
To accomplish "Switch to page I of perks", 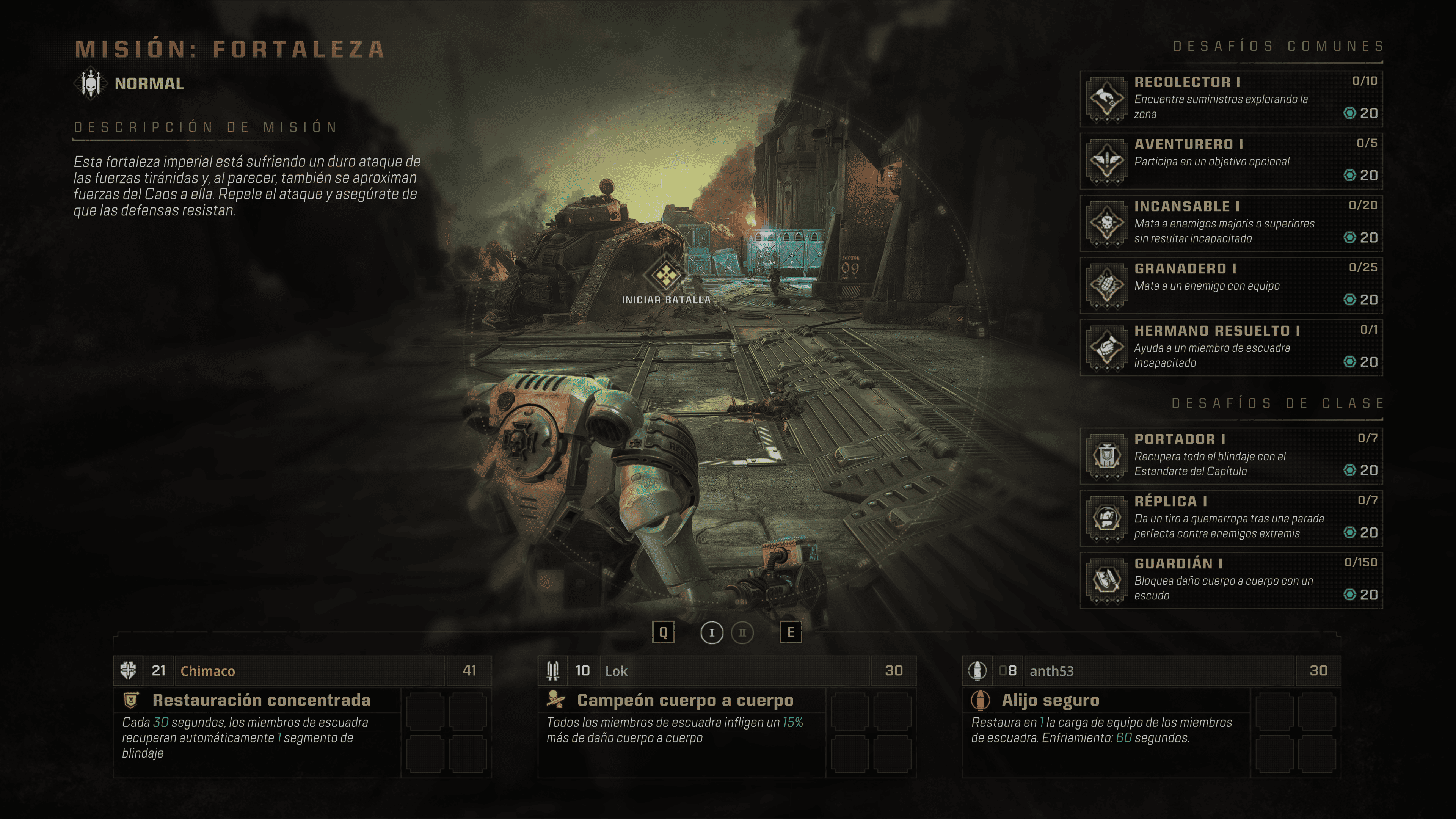I will point(712,632).
